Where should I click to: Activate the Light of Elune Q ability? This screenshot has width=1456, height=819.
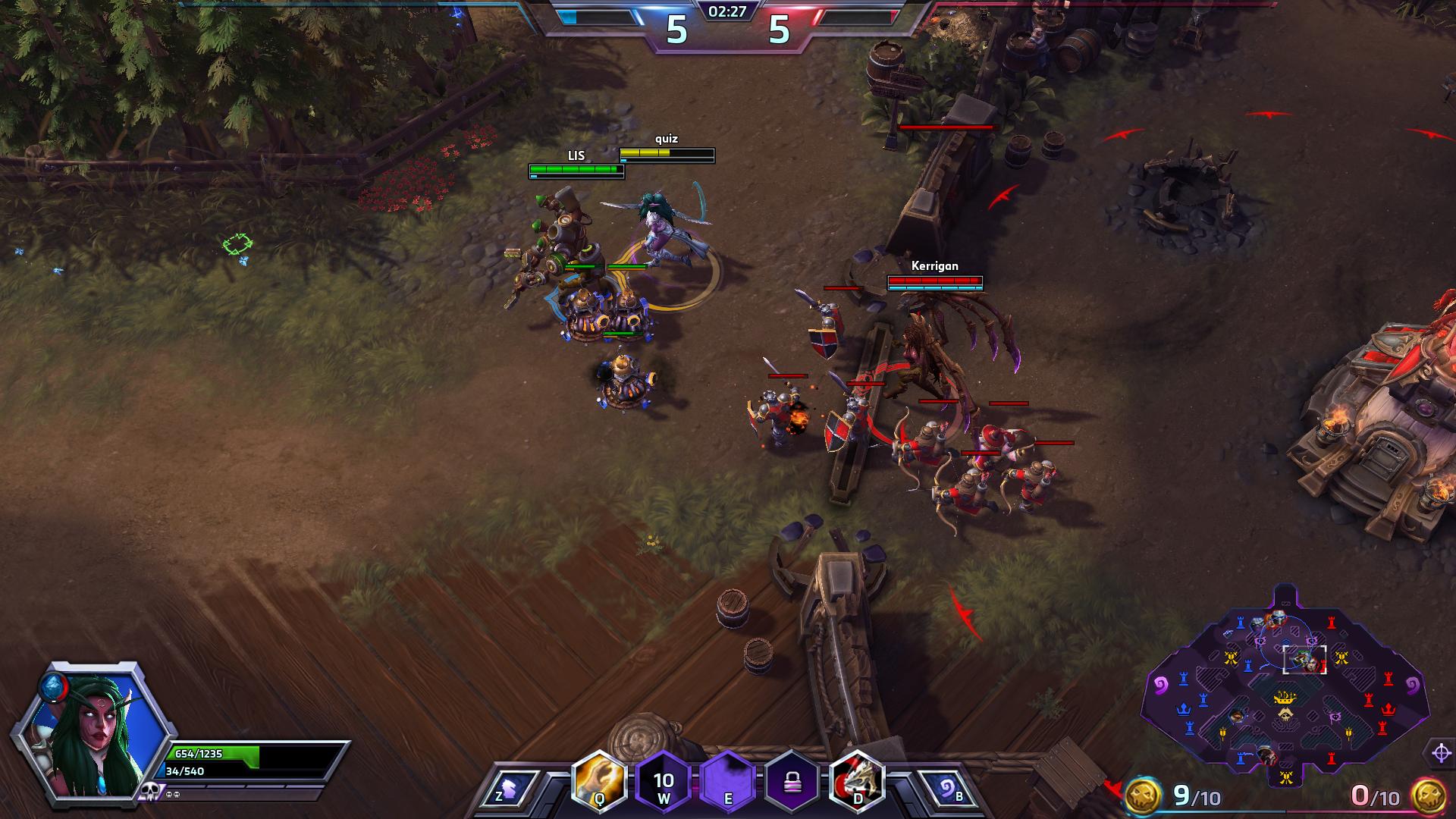(599, 782)
